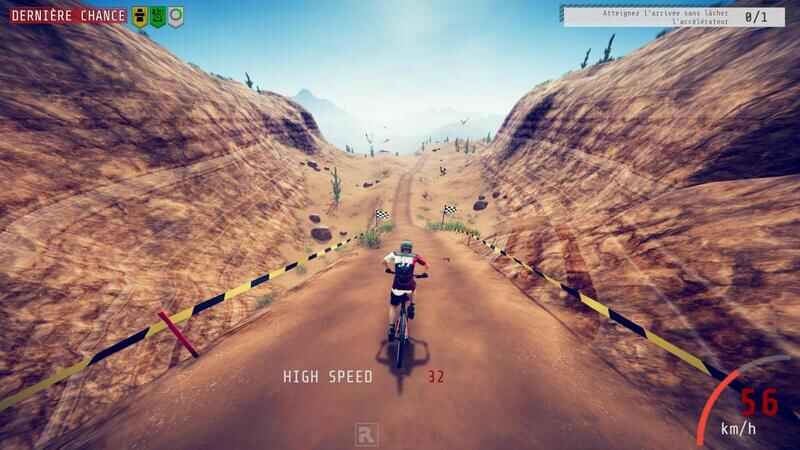The image size is (800, 450).
Task: Choose the grey ring perk badge
Action: point(176,16)
